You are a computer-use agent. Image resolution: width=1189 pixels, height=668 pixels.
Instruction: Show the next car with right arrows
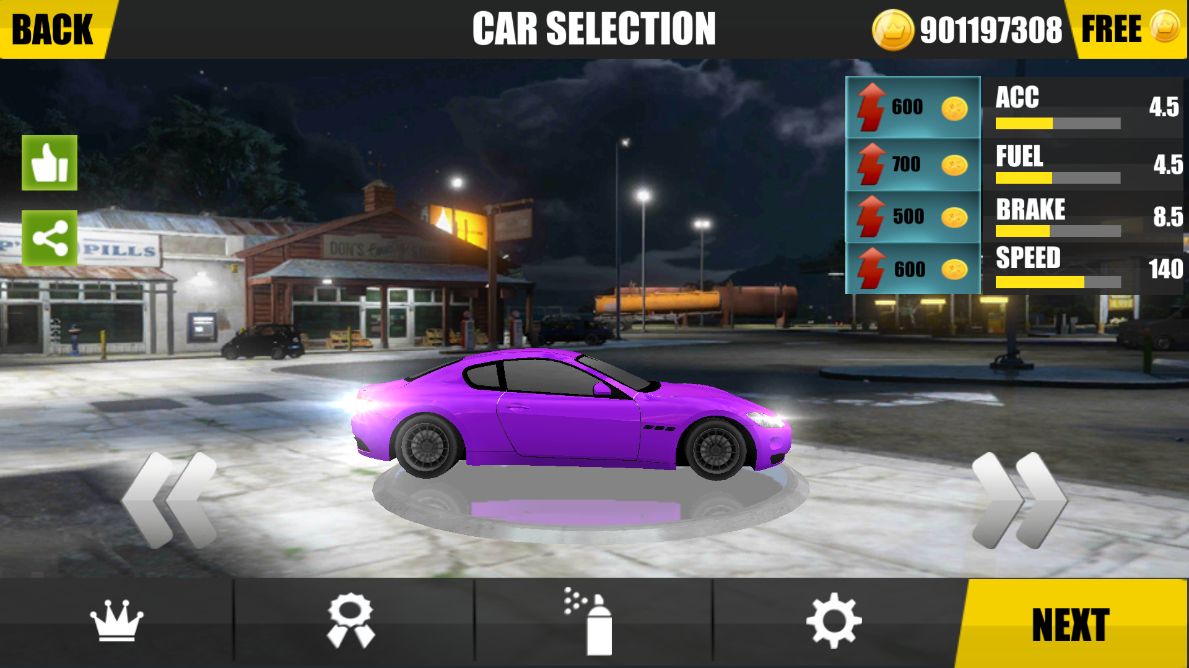point(1018,500)
